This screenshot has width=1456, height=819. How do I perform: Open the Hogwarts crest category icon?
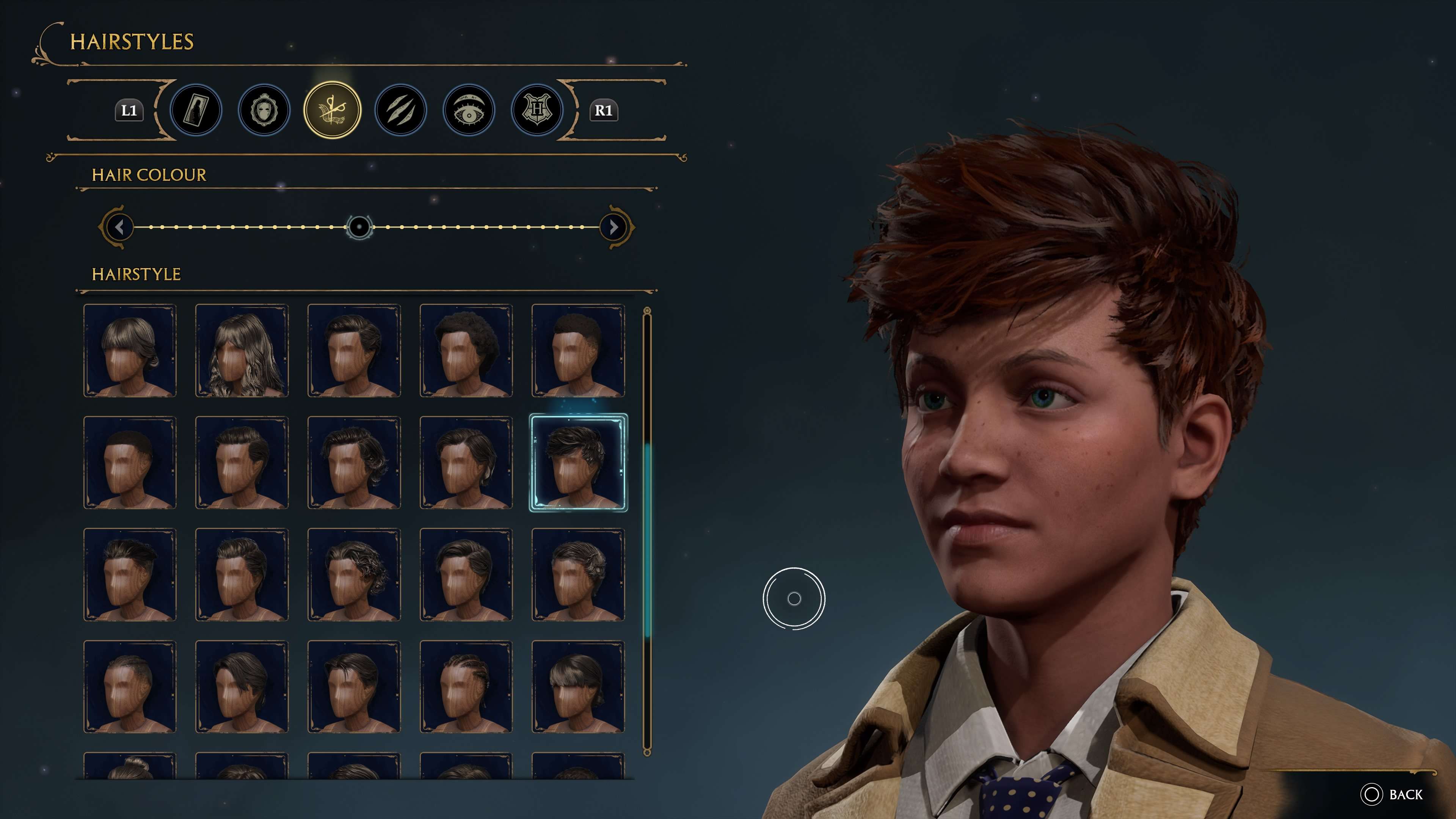pyautogui.click(x=538, y=110)
